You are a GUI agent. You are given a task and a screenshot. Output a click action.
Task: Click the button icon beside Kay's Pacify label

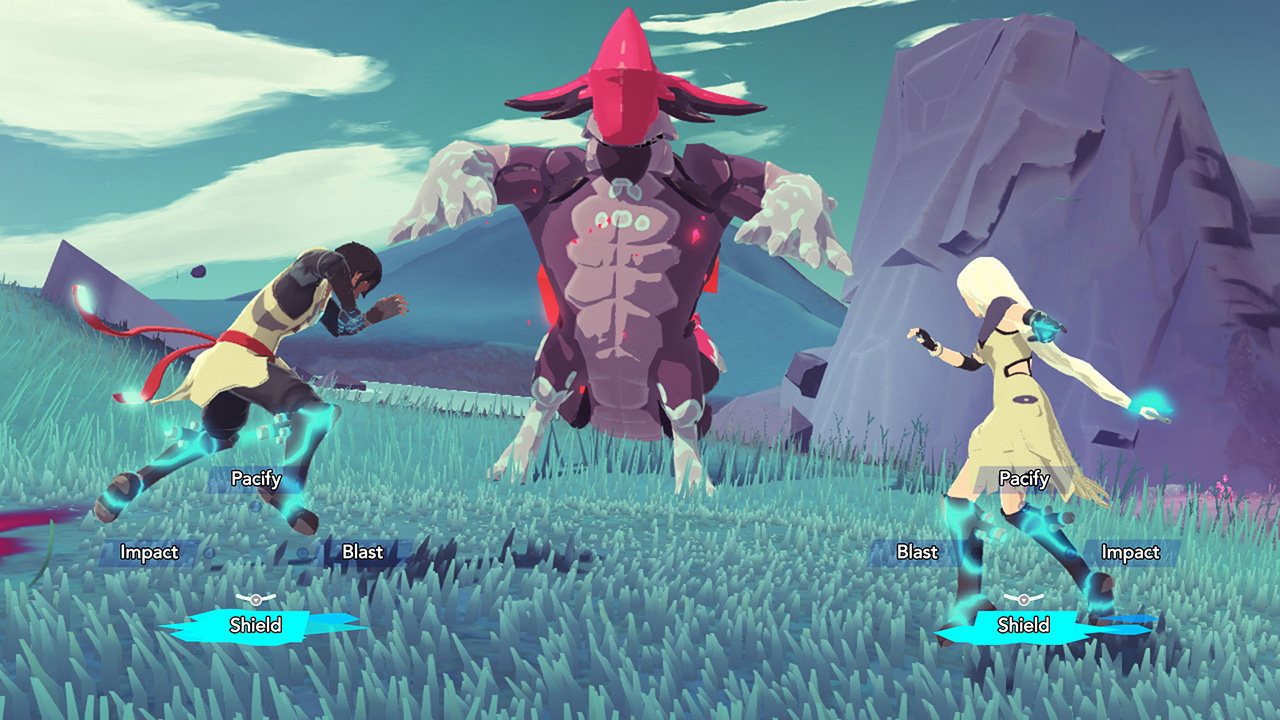point(256,506)
